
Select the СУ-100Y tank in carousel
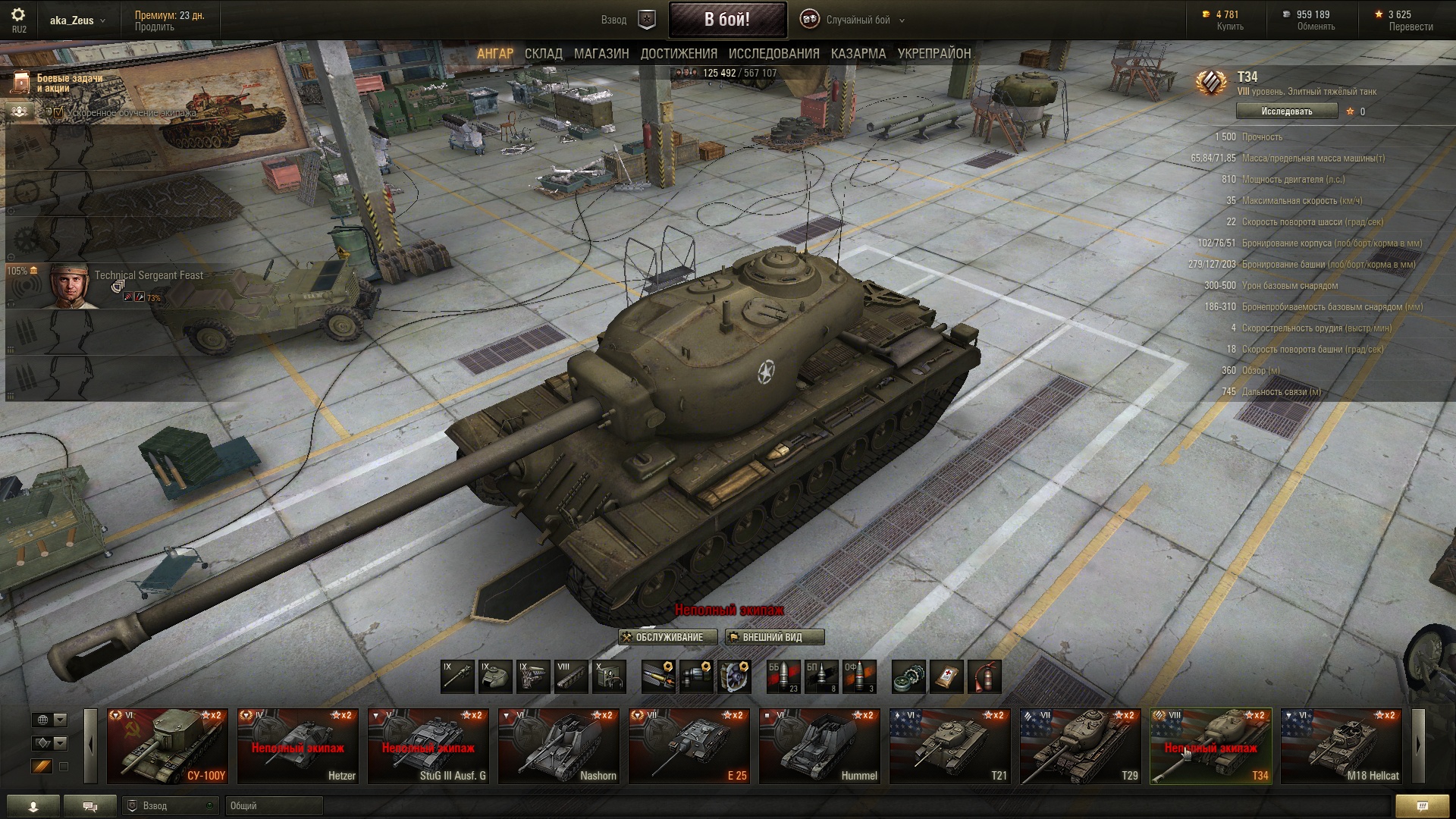click(x=167, y=746)
